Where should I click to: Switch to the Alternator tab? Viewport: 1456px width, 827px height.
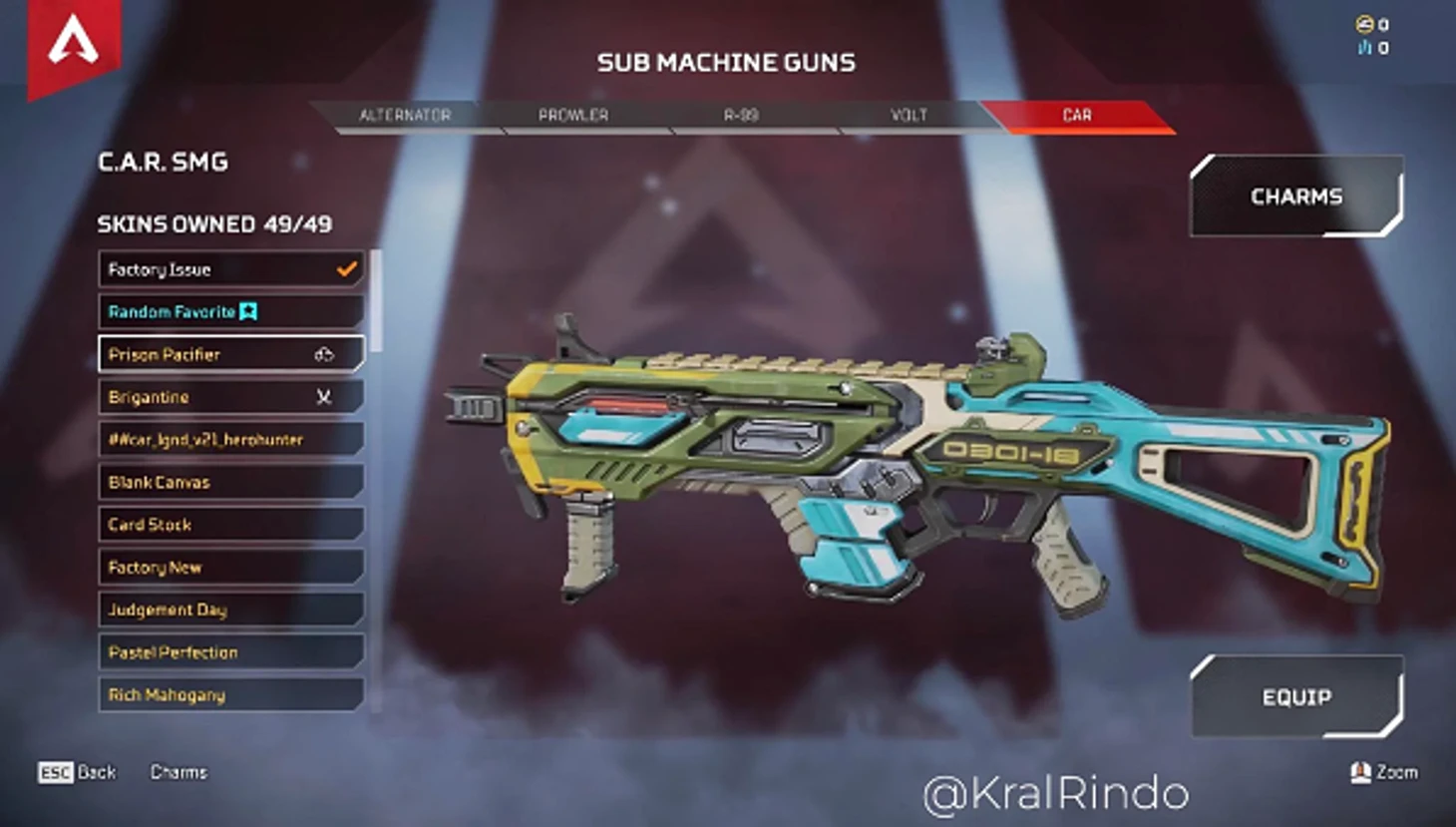click(x=405, y=116)
